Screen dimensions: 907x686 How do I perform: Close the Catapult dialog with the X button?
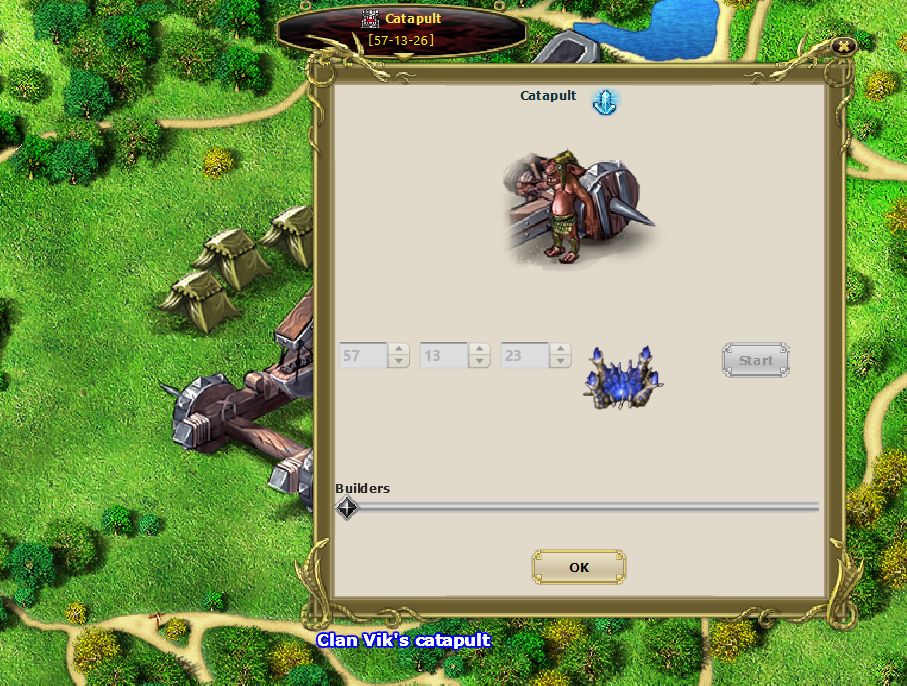pyautogui.click(x=844, y=46)
